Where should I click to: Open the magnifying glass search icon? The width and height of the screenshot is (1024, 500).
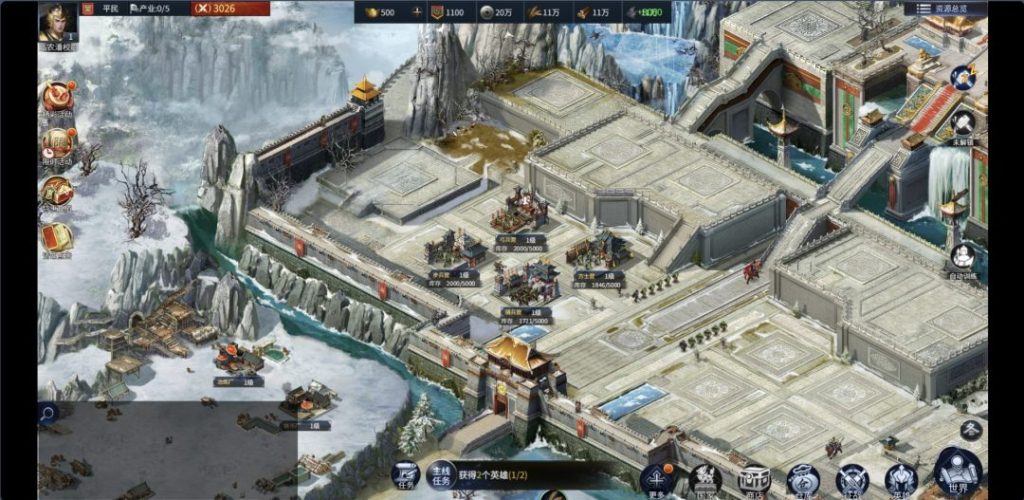click(47, 411)
